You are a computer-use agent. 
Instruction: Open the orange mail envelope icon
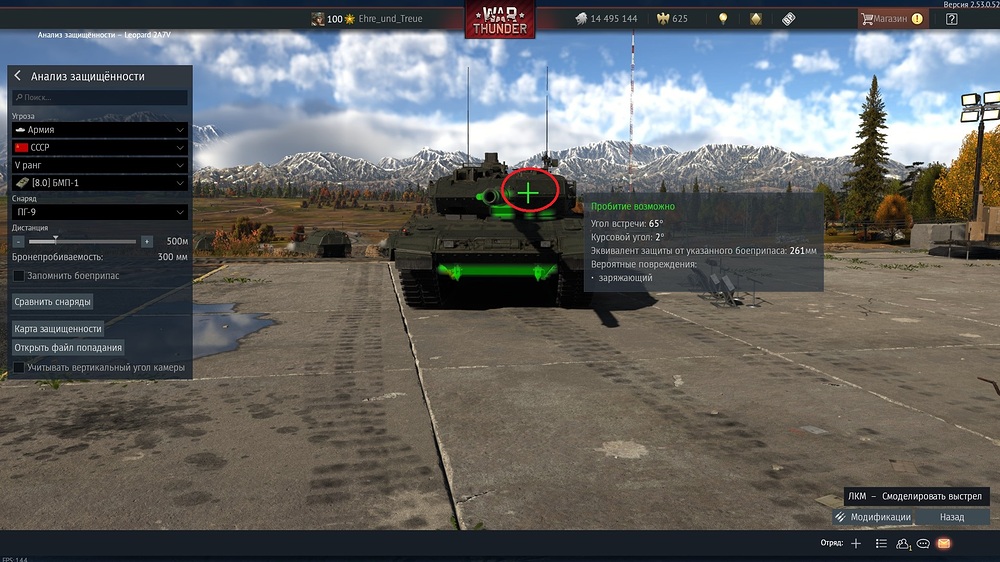click(943, 543)
